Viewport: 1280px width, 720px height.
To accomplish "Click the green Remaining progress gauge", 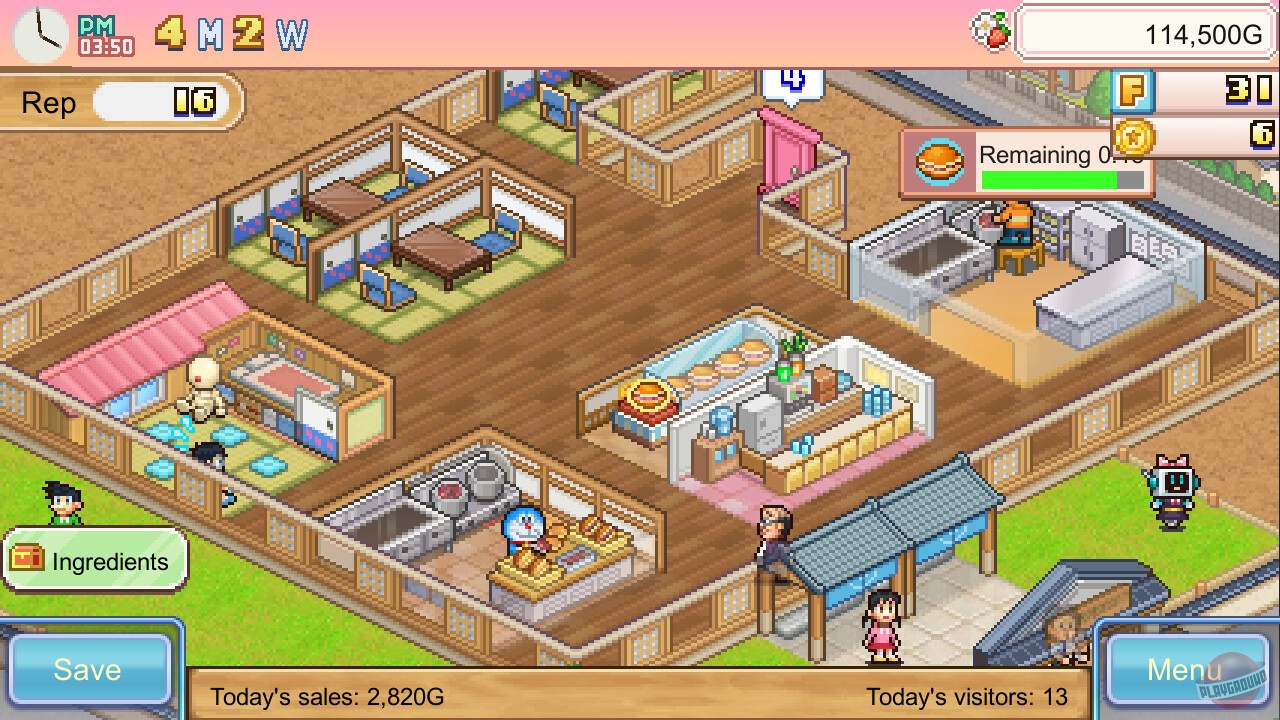I will (x=1063, y=182).
